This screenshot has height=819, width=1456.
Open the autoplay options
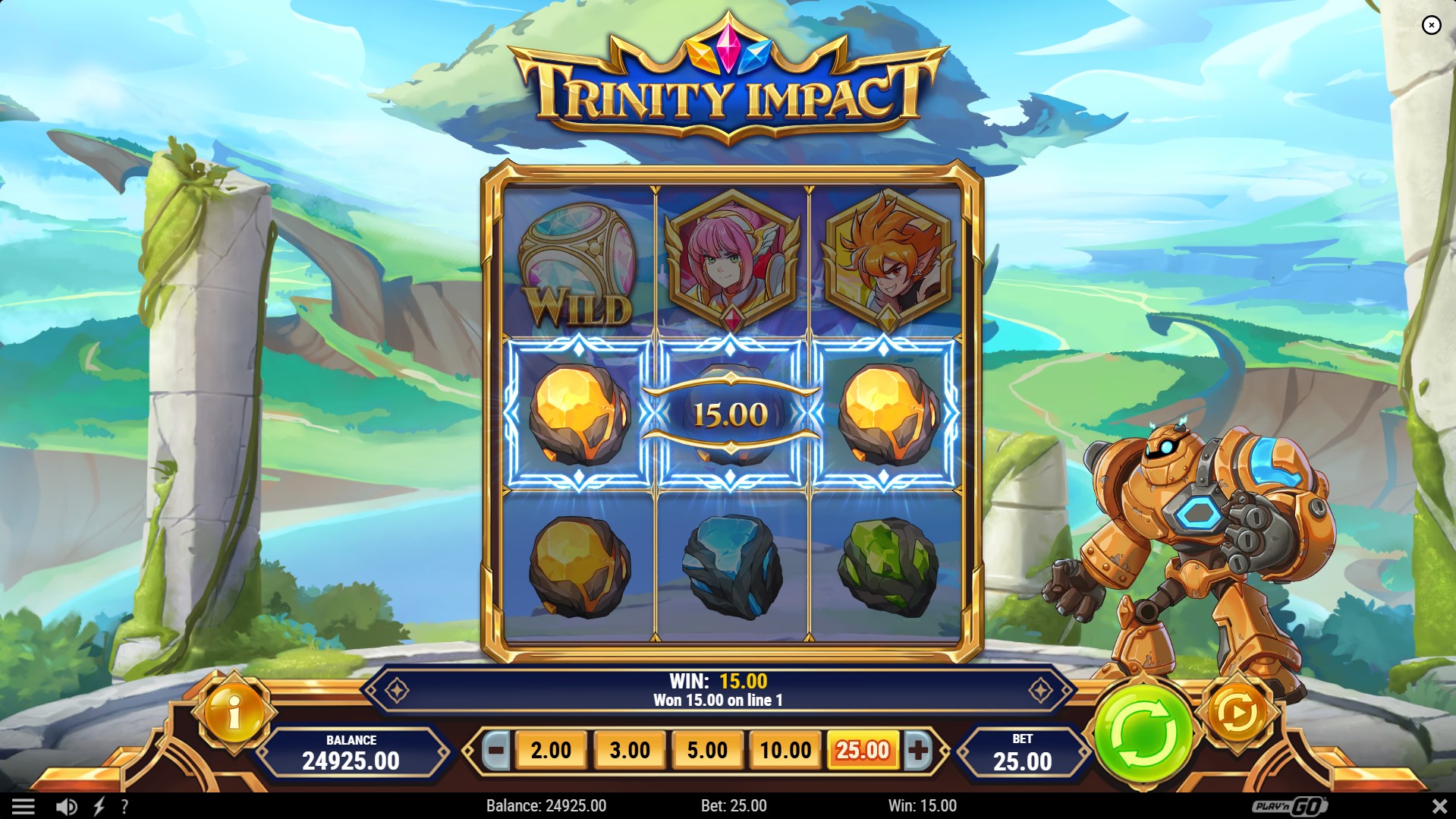point(1237,713)
